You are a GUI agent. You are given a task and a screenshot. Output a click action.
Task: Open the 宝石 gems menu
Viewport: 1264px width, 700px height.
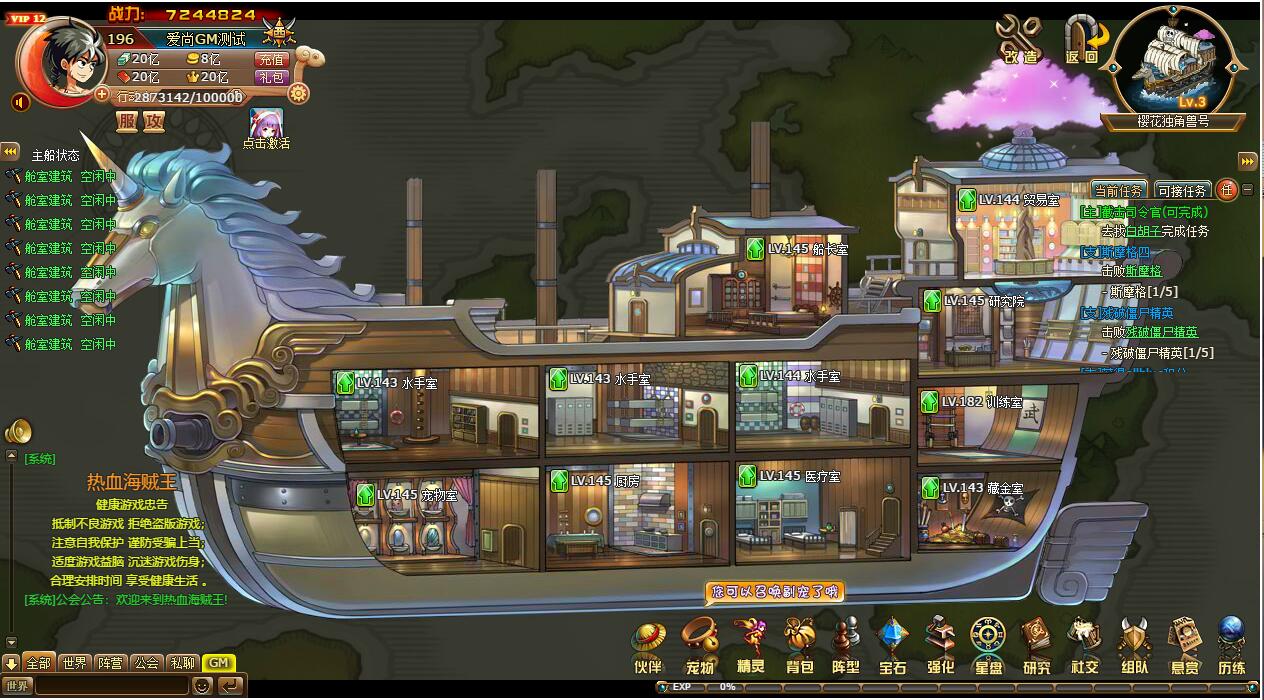[892, 645]
